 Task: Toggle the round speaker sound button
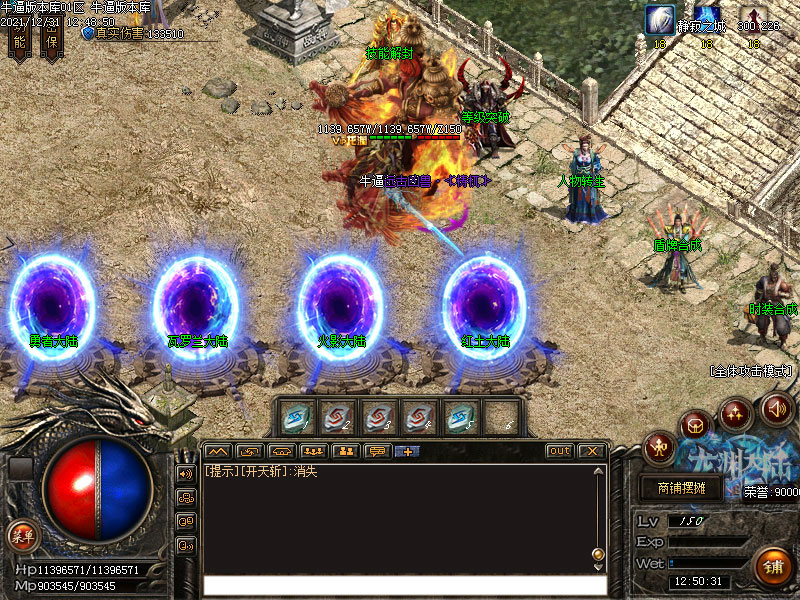(x=776, y=407)
